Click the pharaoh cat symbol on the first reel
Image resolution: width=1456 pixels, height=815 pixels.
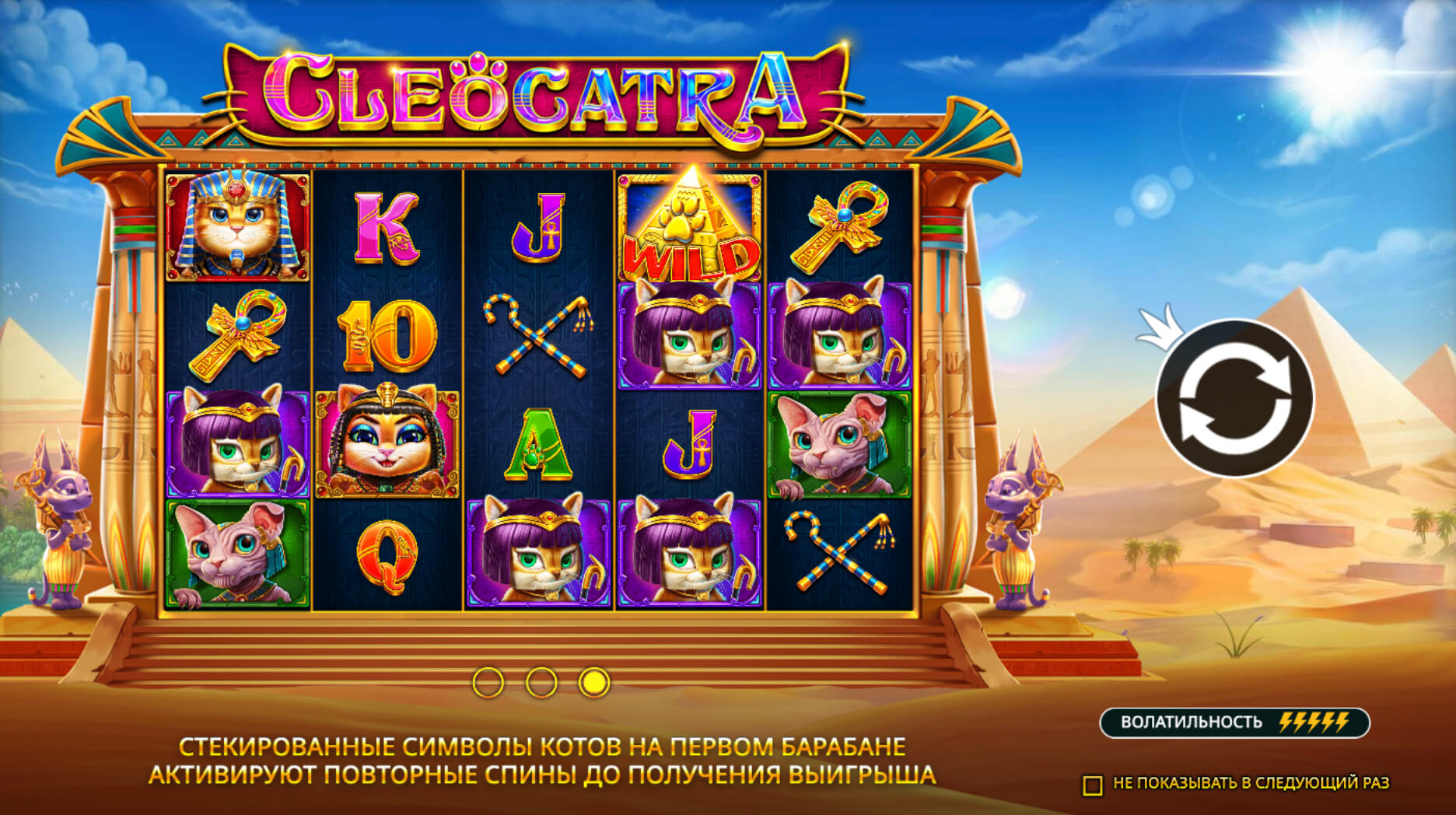[x=236, y=225]
